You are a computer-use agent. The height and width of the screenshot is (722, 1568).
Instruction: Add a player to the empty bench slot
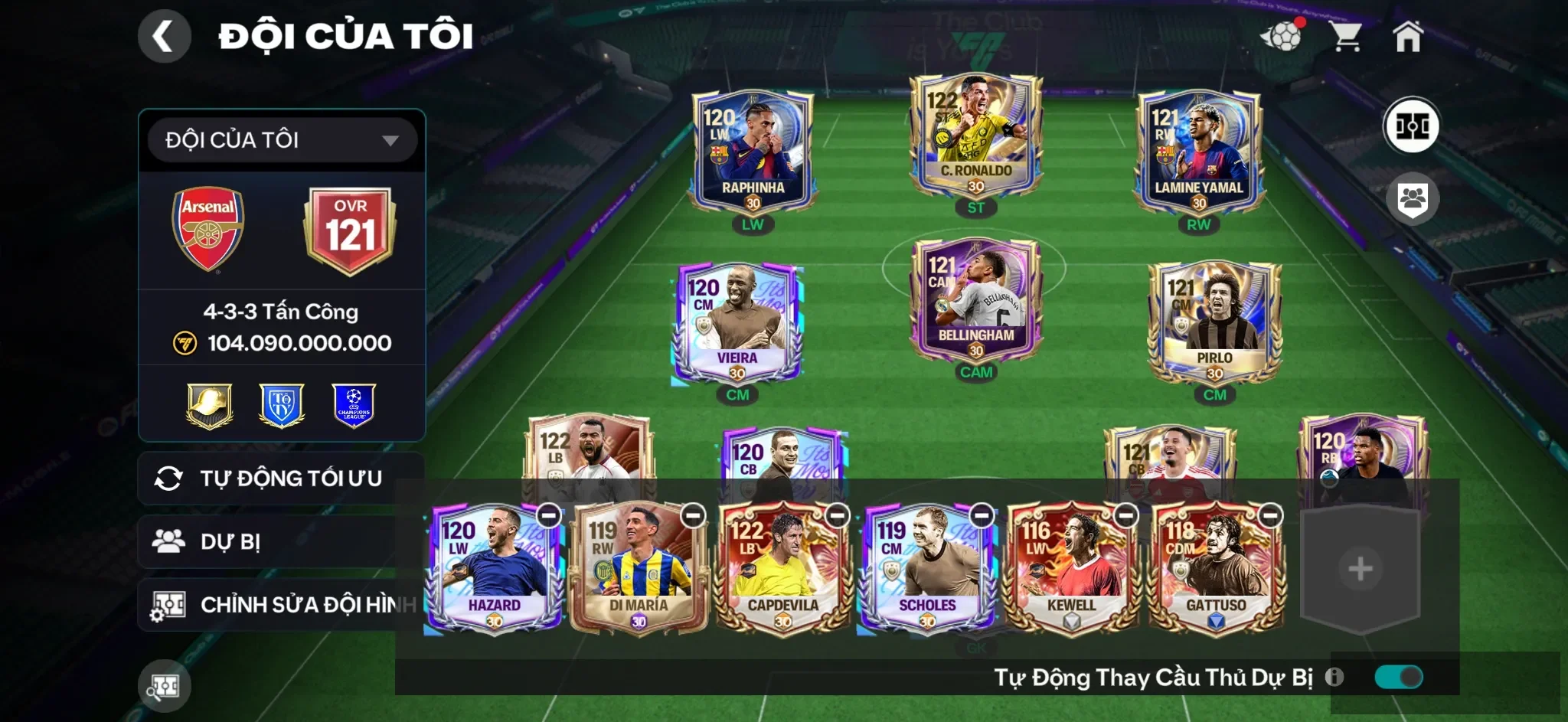(1360, 569)
